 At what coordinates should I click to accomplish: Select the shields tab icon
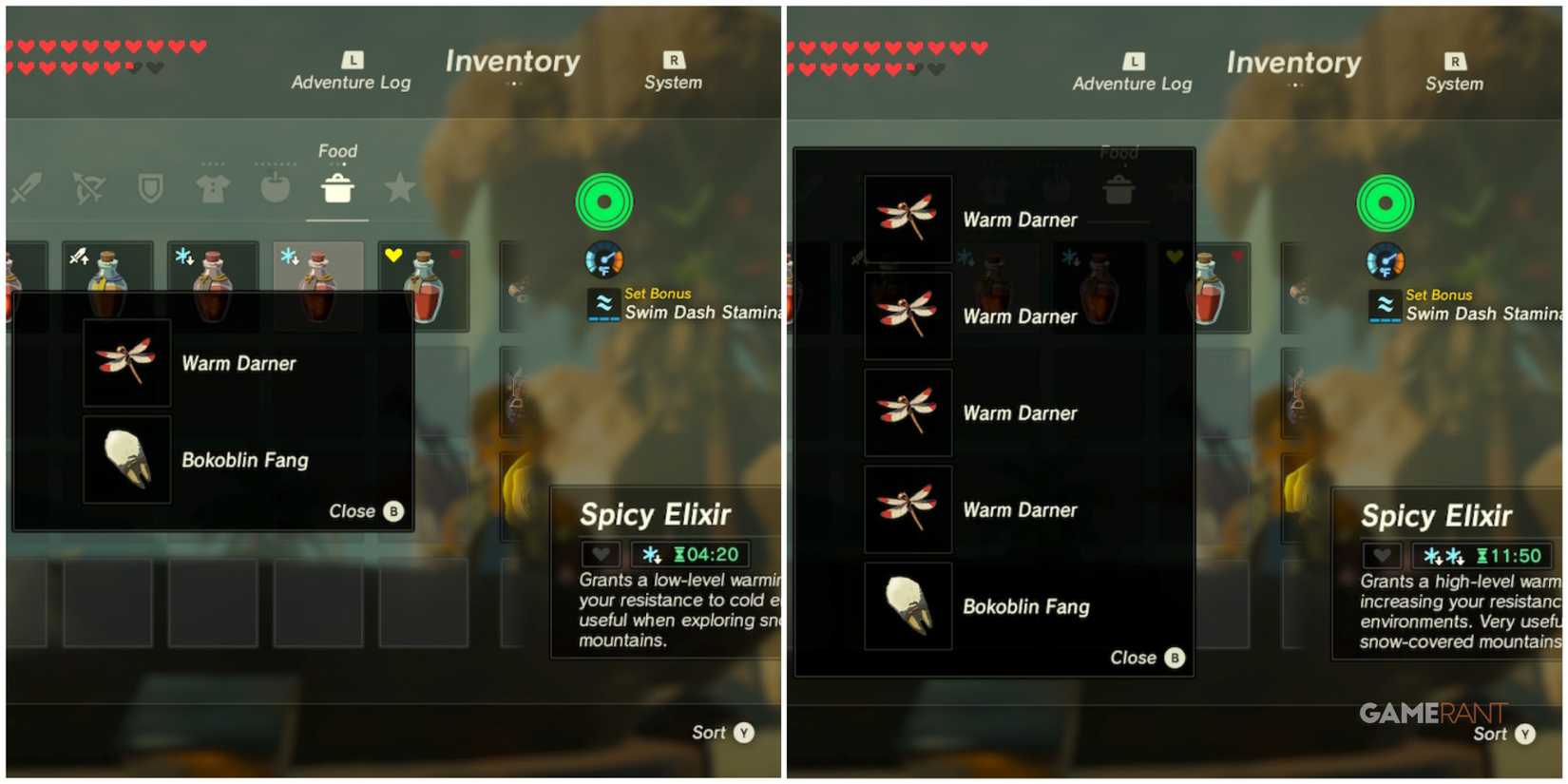coord(150,188)
